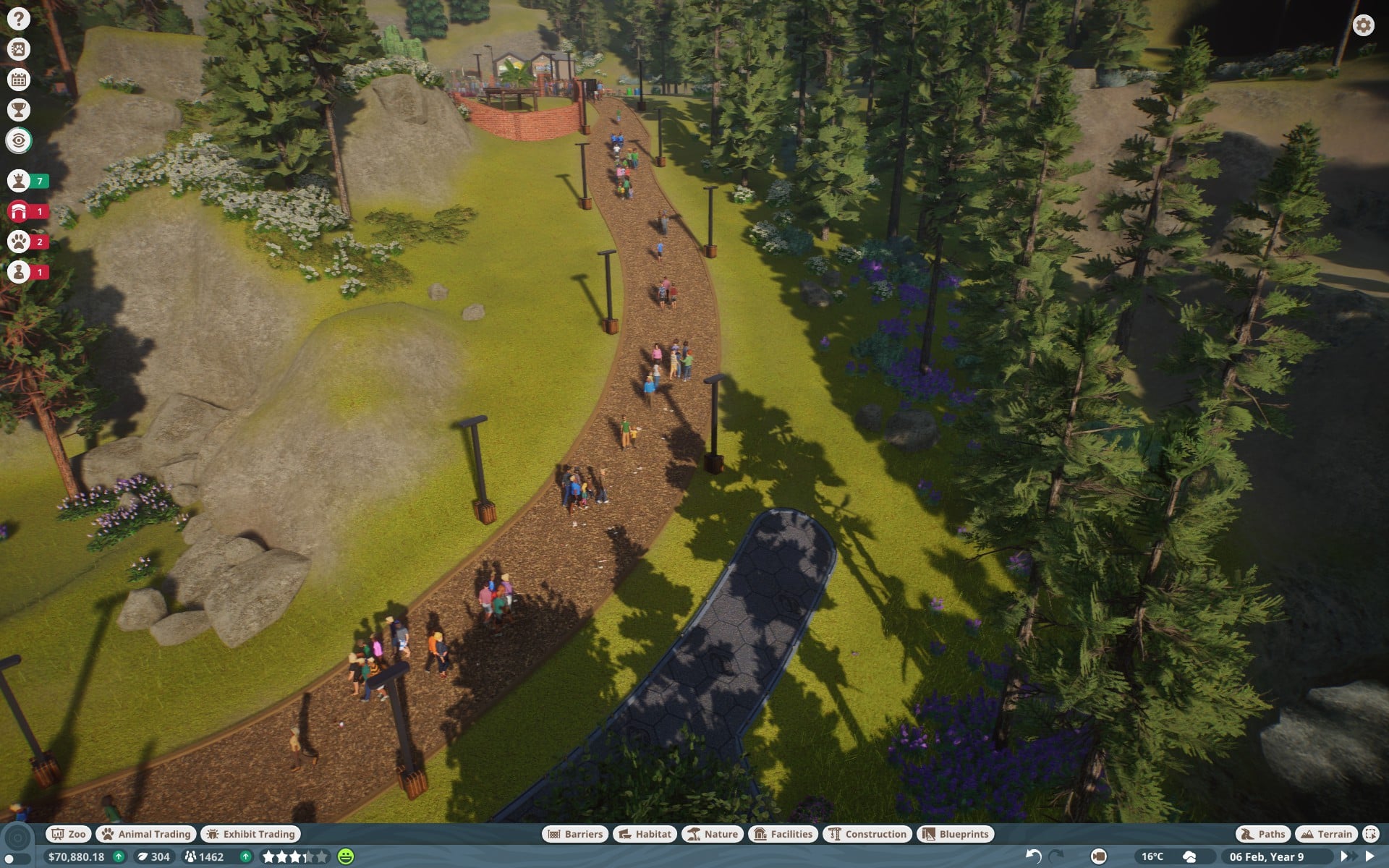Image resolution: width=1389 pixels, height=868 pixels.
Task: Toggle the eye heat map views
Action: coord(19,140)
